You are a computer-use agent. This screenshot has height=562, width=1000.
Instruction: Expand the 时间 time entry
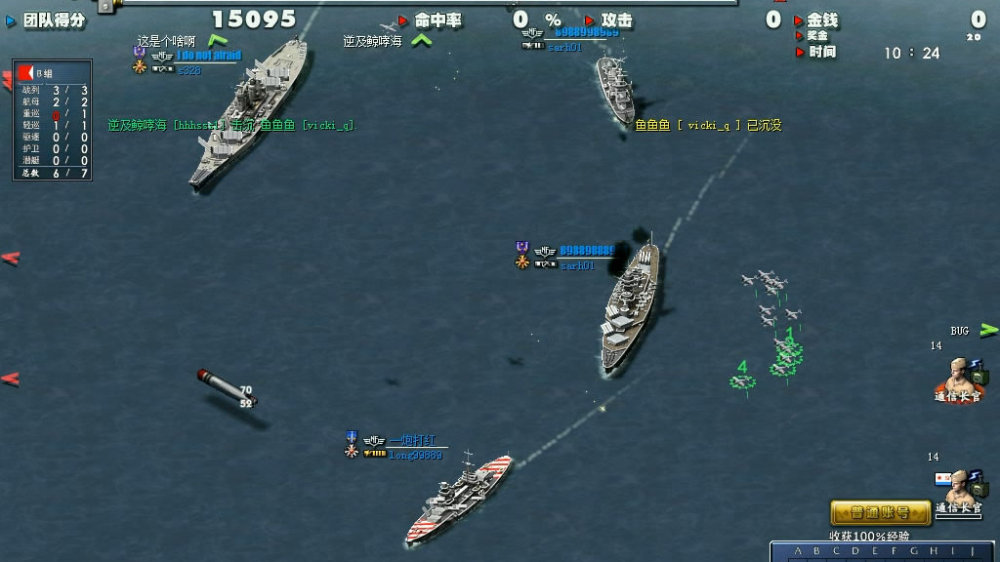799,52
